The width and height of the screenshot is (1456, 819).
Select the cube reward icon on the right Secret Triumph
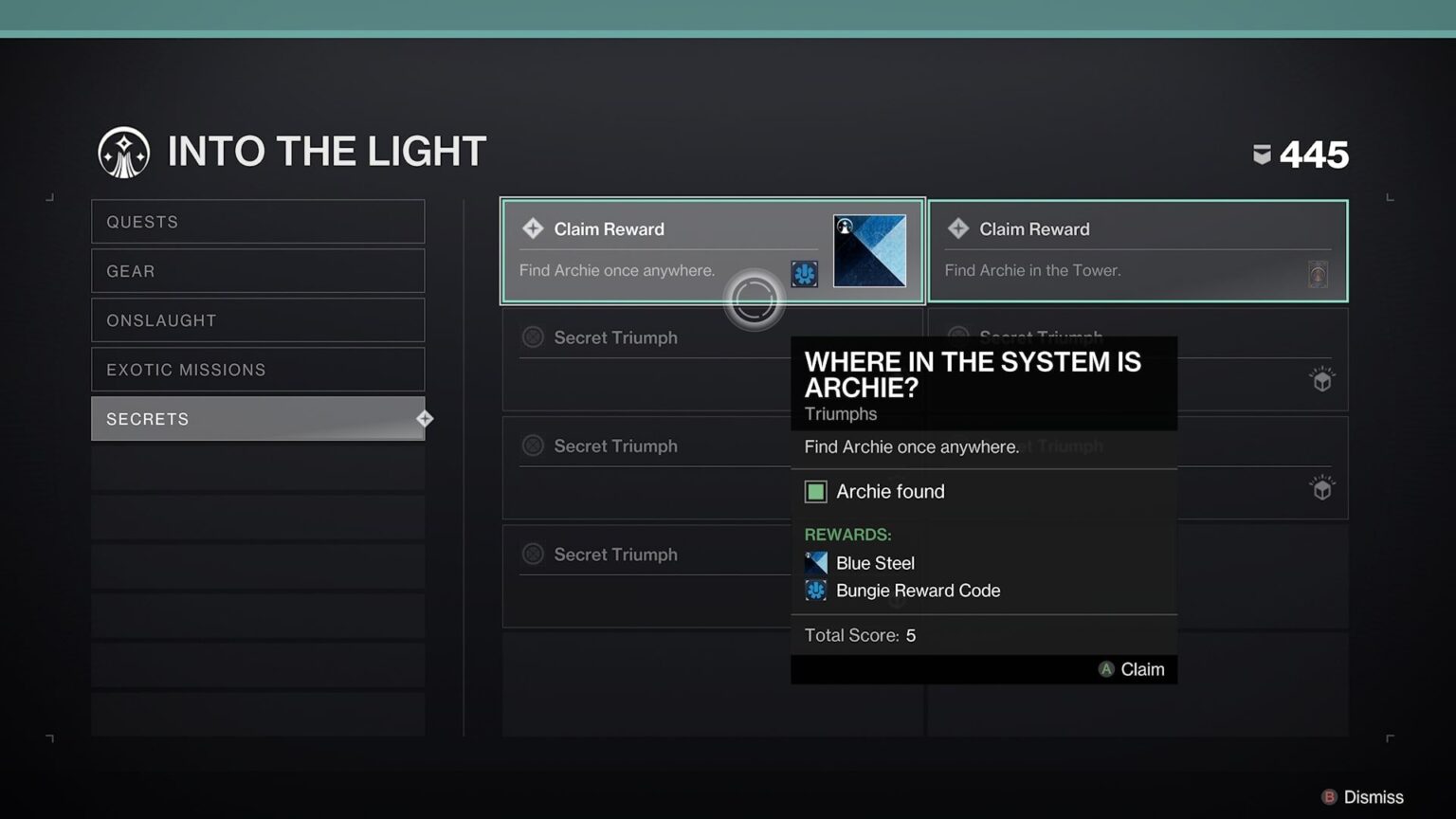(x=1321, y=381)
